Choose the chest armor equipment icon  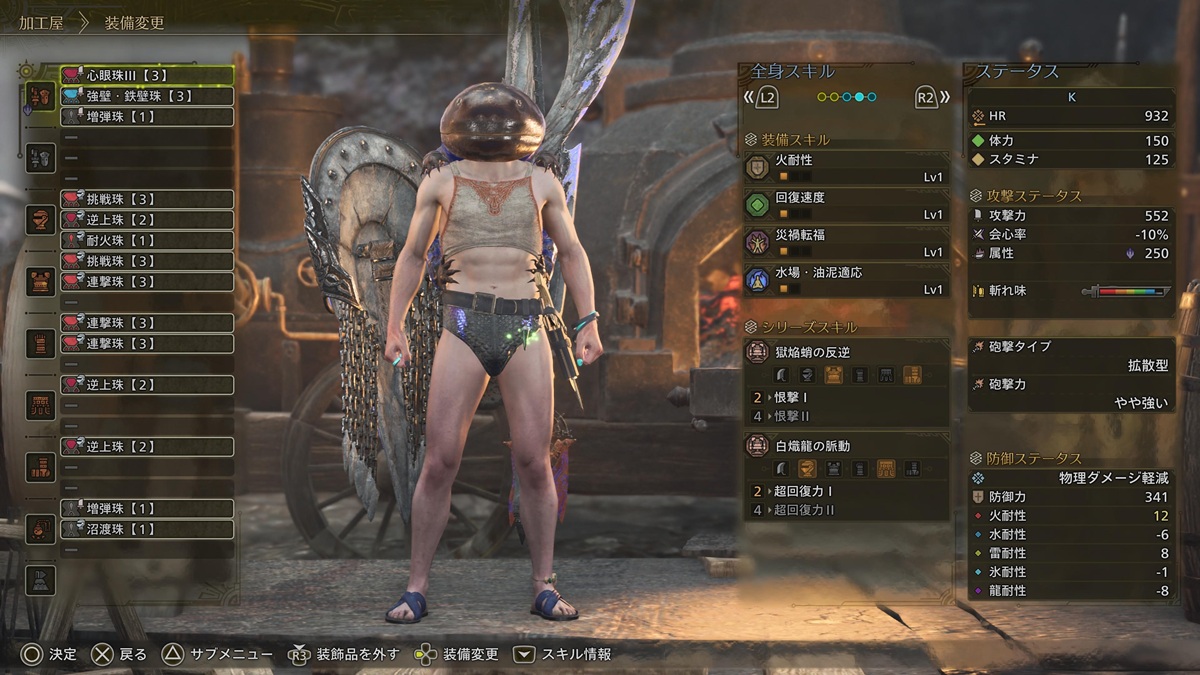click(x=41, y=281)
